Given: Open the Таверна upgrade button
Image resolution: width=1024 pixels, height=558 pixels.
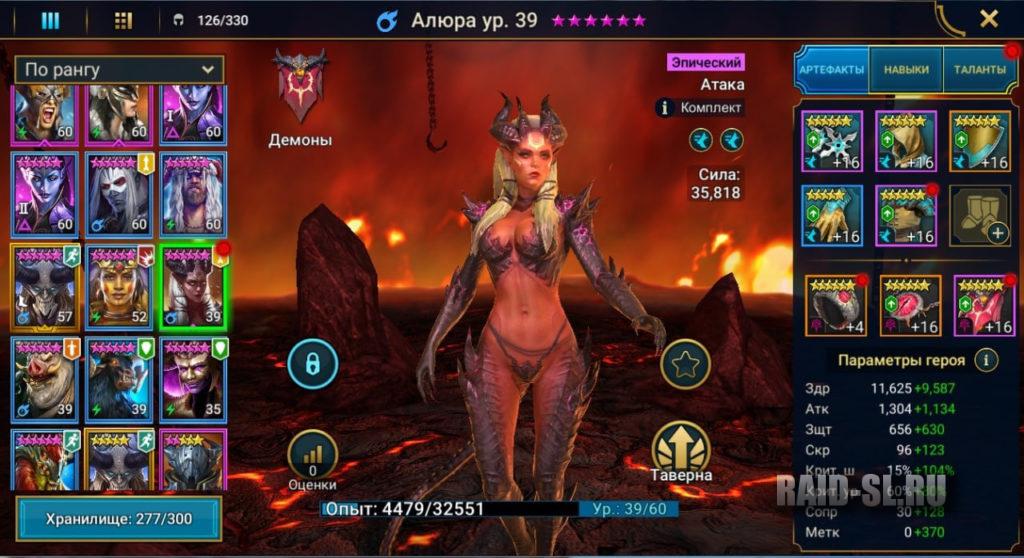Looking at the screenshot, I should pos(681,447).
